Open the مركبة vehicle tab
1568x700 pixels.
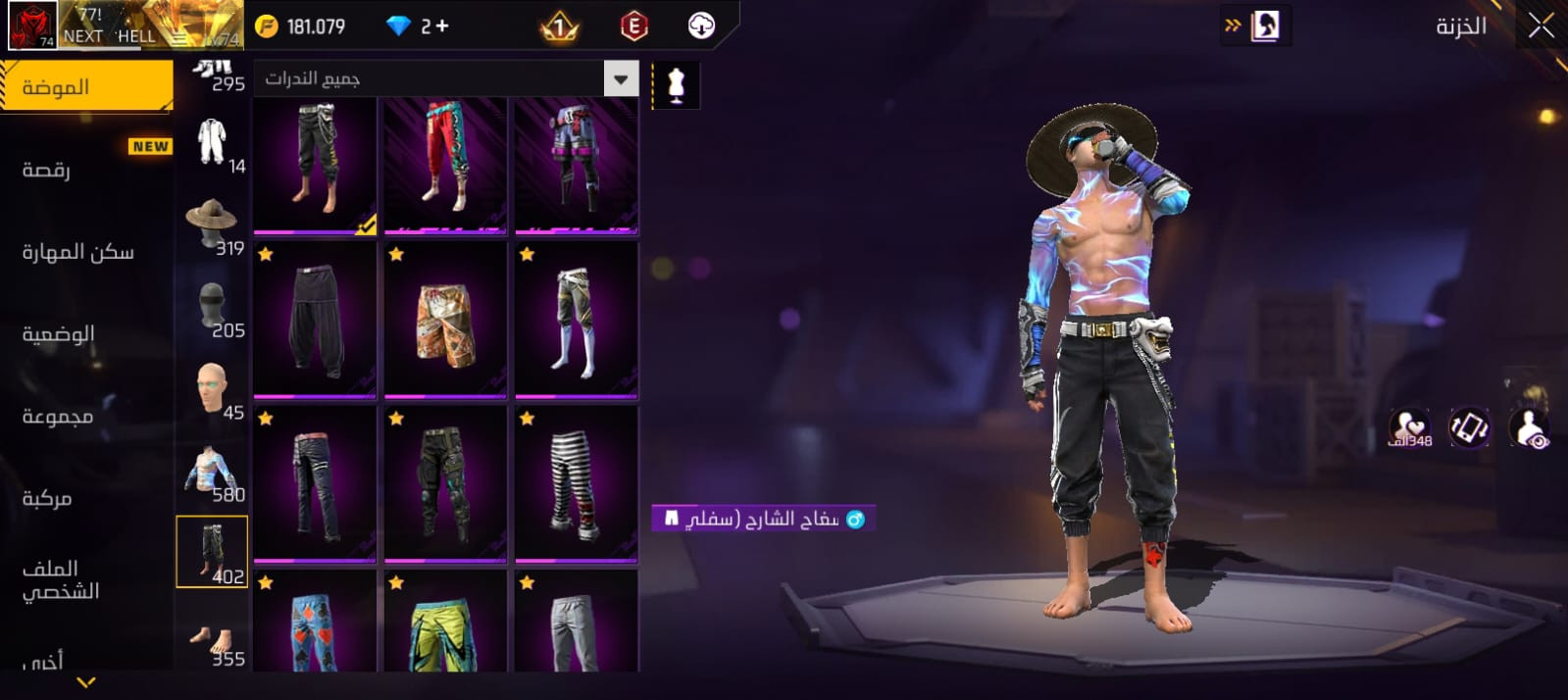(x=47, y=498)
